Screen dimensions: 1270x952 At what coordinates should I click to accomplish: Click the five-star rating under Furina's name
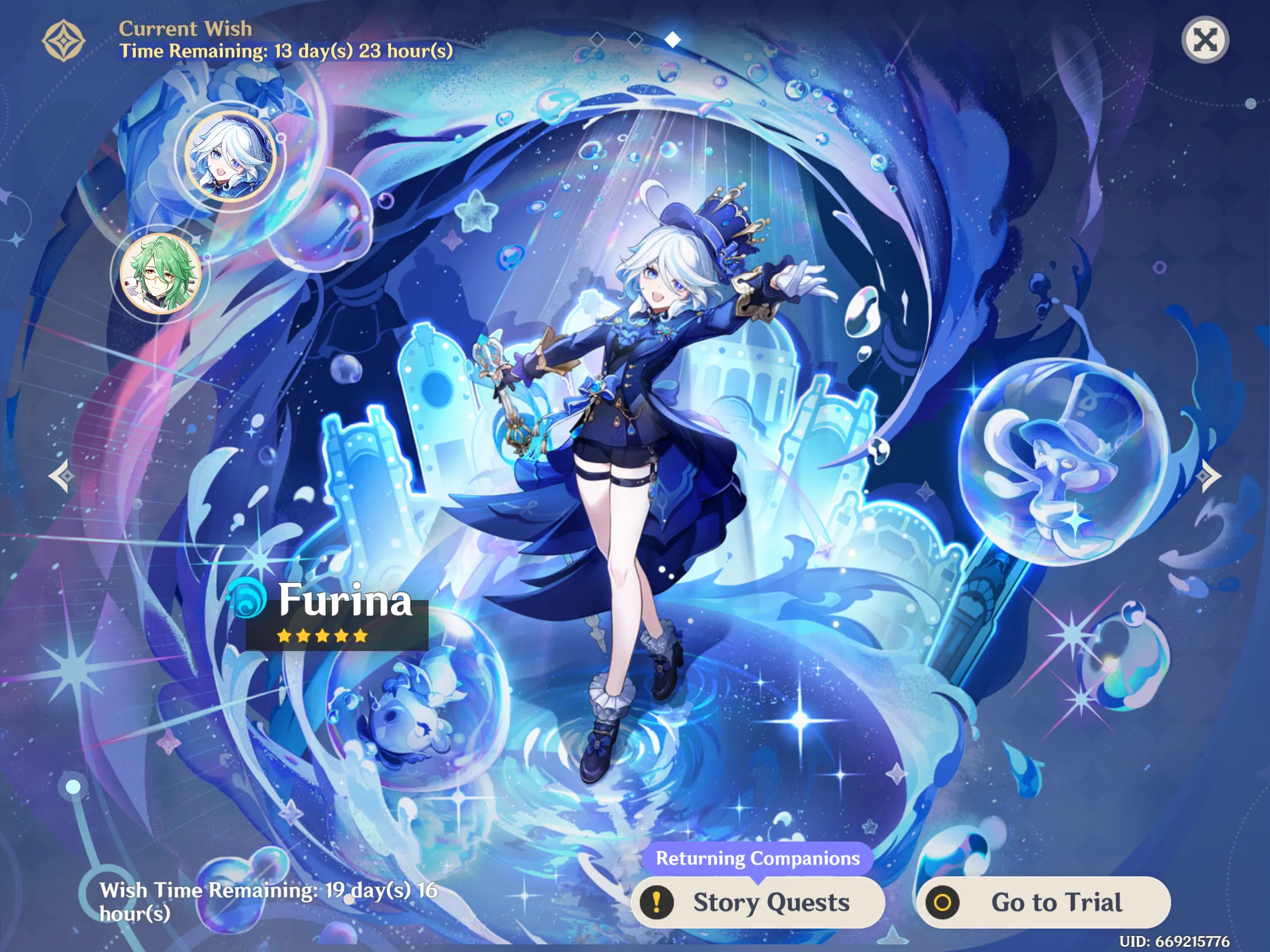click(x=322, y=635)
